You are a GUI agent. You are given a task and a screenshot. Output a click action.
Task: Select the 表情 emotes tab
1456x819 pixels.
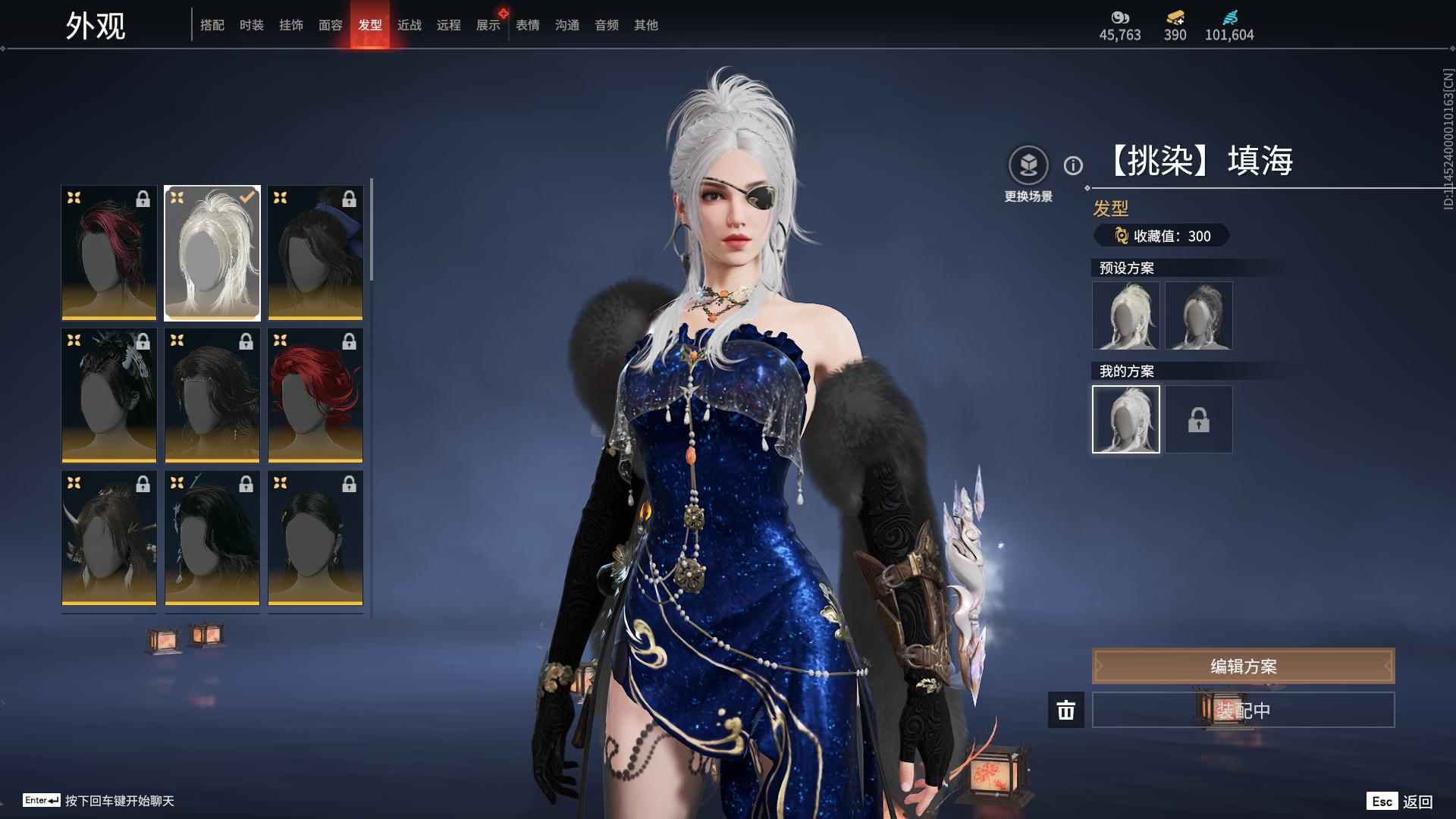coord(527,25)
